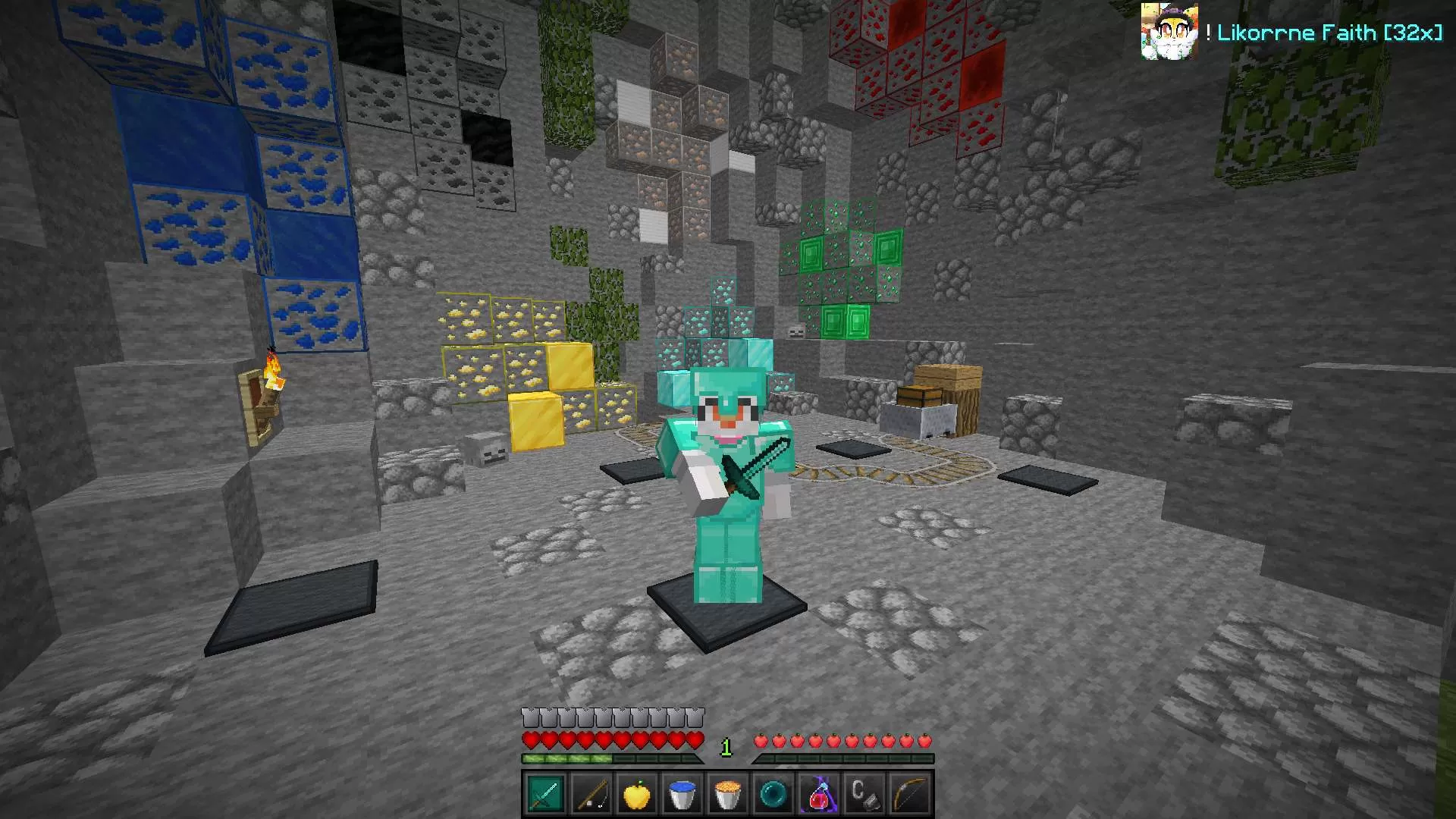Screen dimensions: 1456x819
Task: Pick the lava bucket slot
Action: 728,794
